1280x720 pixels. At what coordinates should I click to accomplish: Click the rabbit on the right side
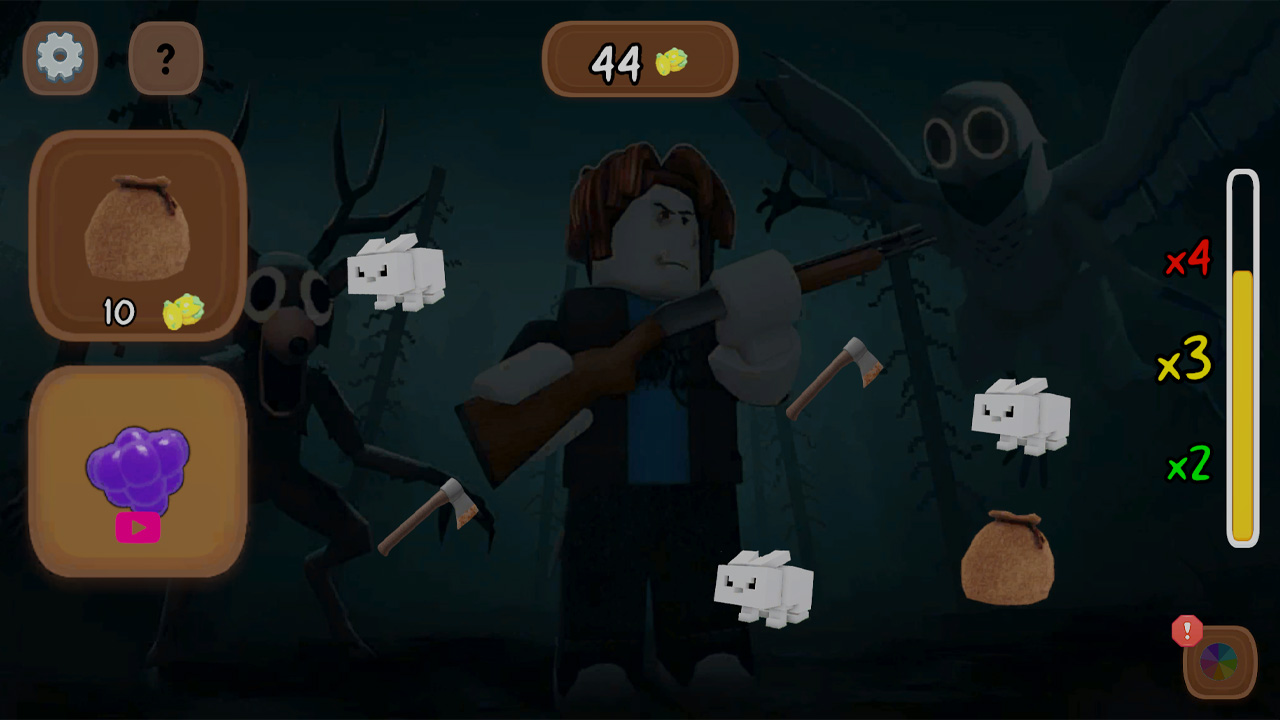point(1020,415)
